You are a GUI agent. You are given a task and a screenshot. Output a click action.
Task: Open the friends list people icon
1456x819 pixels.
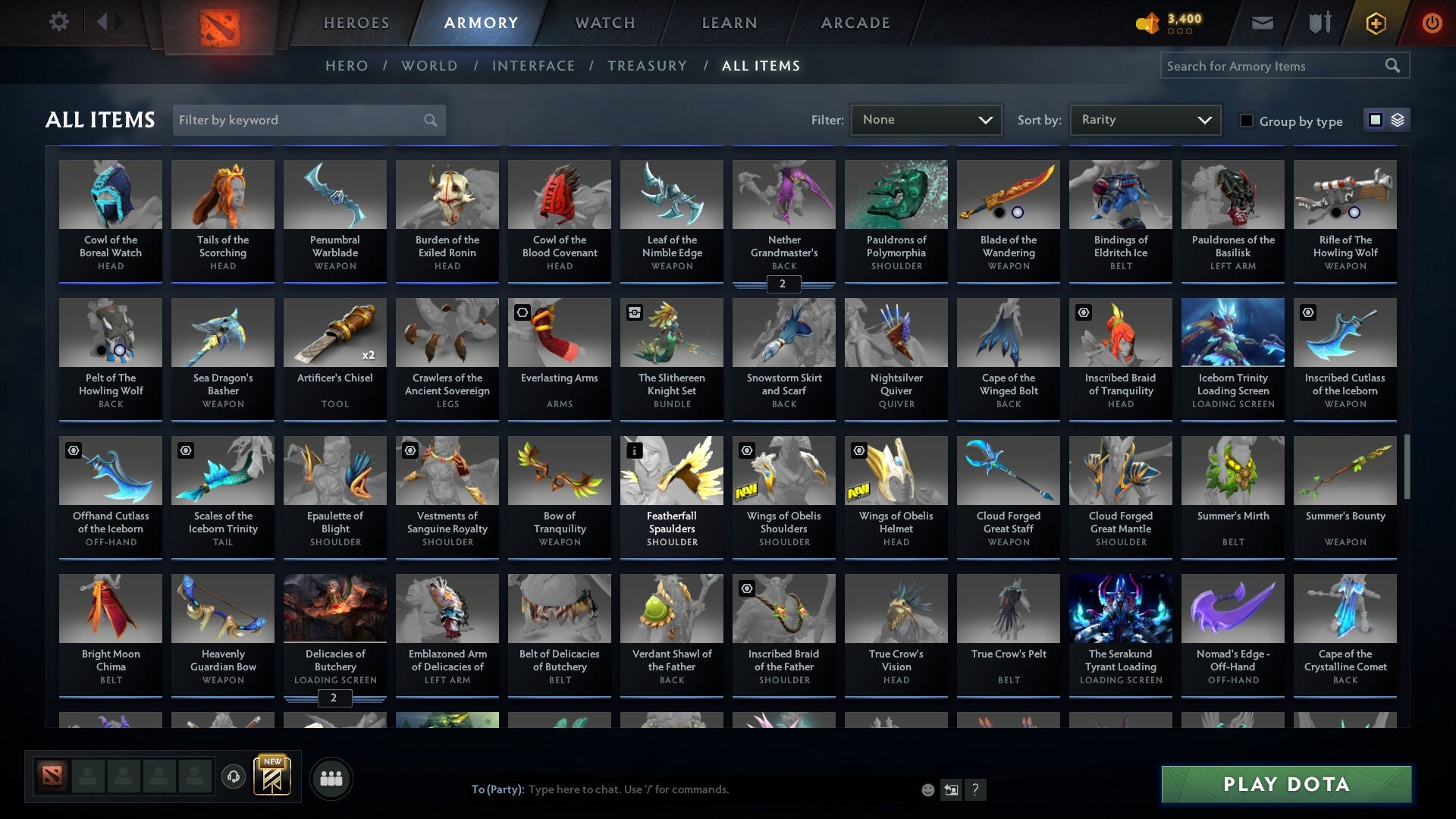pyautogui.click(x=331, y=777)
